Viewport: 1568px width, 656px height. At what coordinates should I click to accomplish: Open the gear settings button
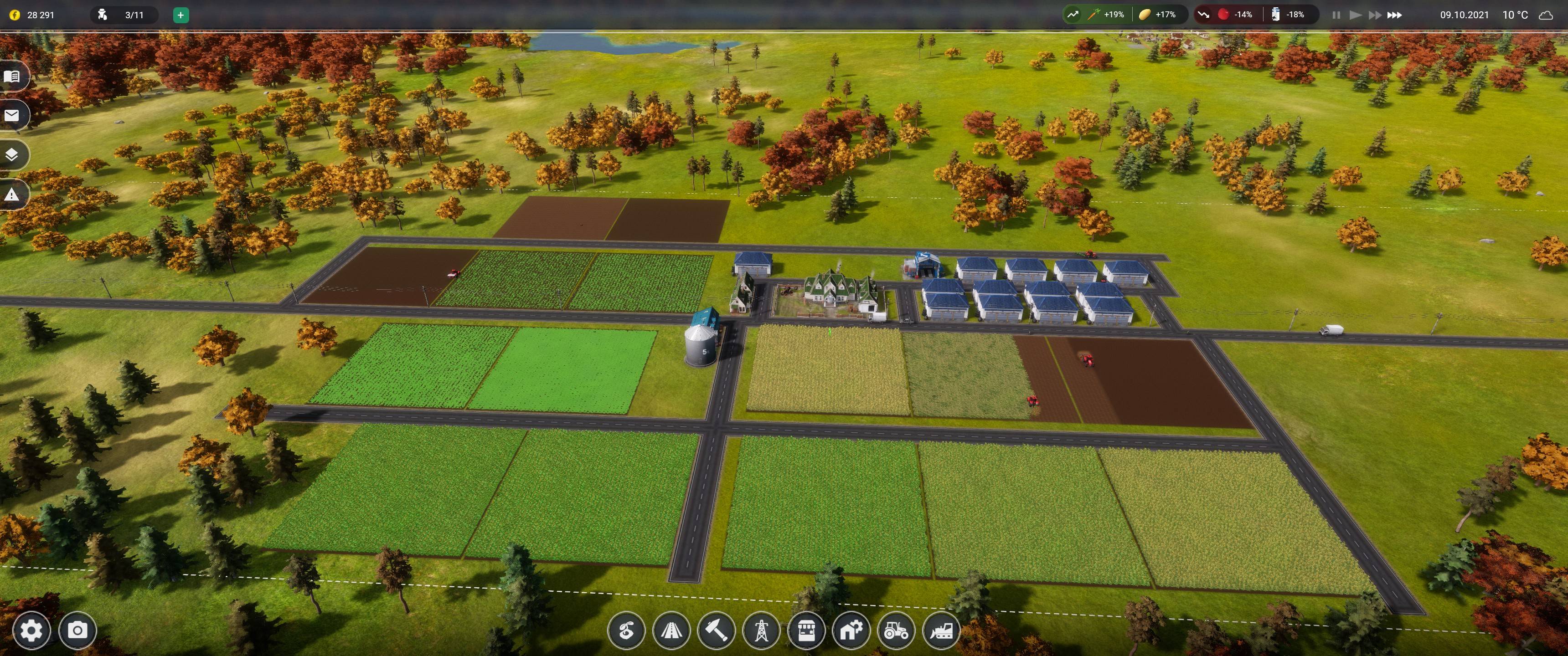tap(31, 630)
